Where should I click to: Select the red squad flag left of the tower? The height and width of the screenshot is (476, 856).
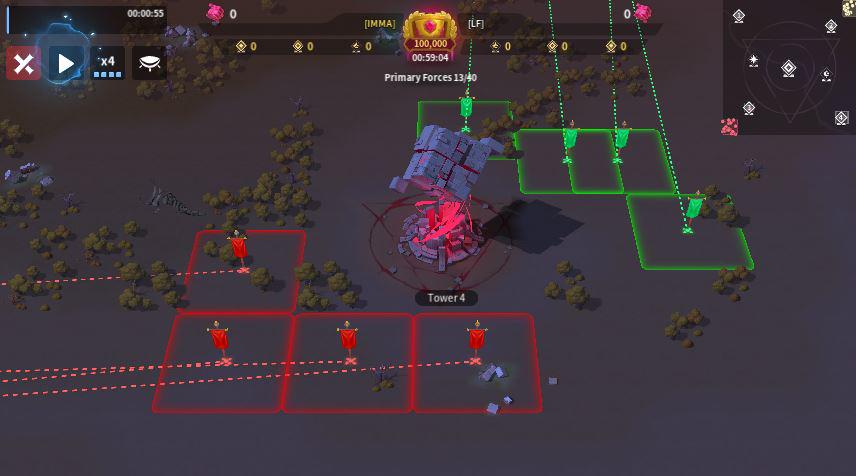238,248
